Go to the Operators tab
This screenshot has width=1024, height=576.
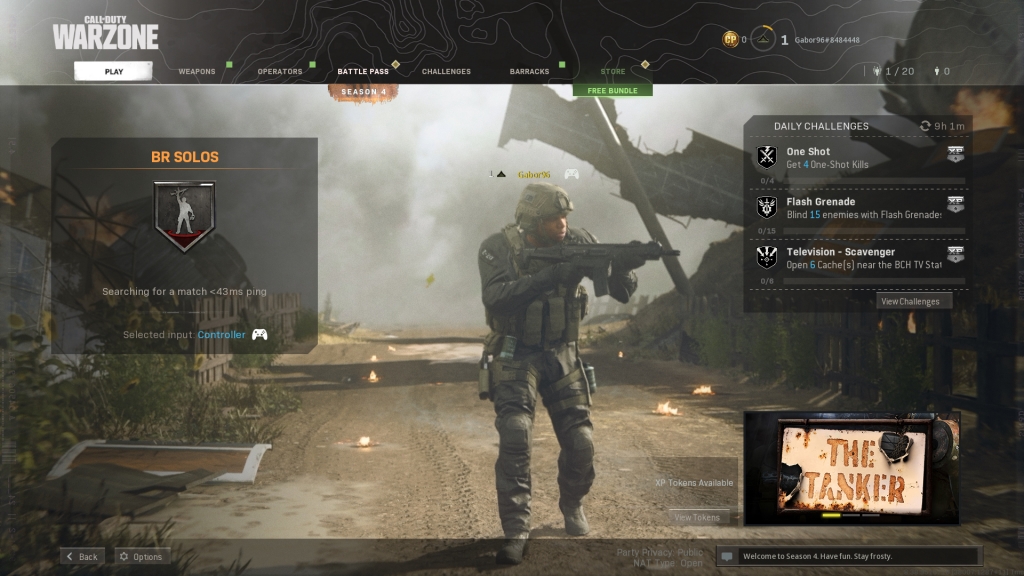pyautogui.click(x=279, y=71)
